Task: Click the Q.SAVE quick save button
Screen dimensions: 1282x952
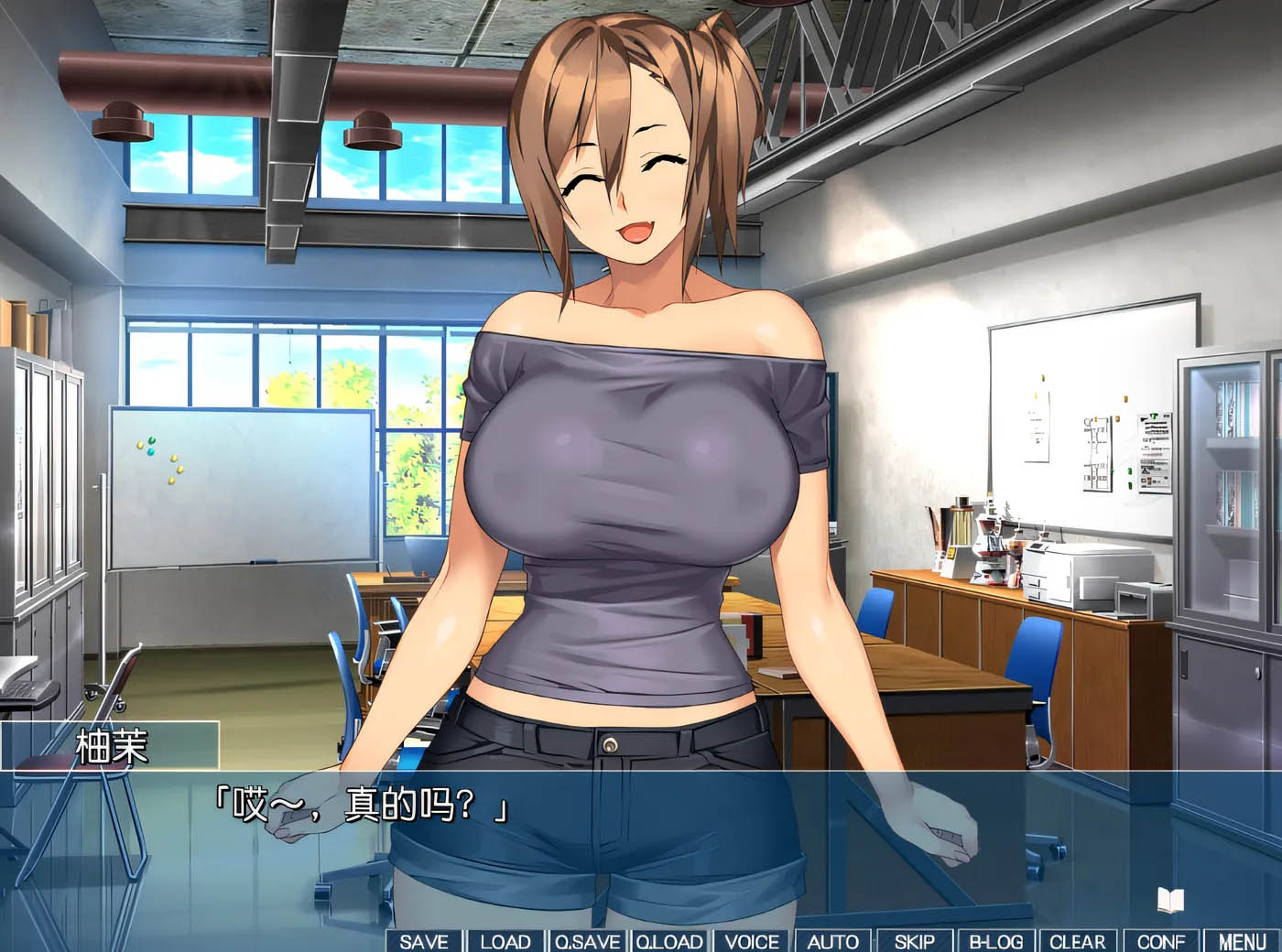Action: pos(587,941)
